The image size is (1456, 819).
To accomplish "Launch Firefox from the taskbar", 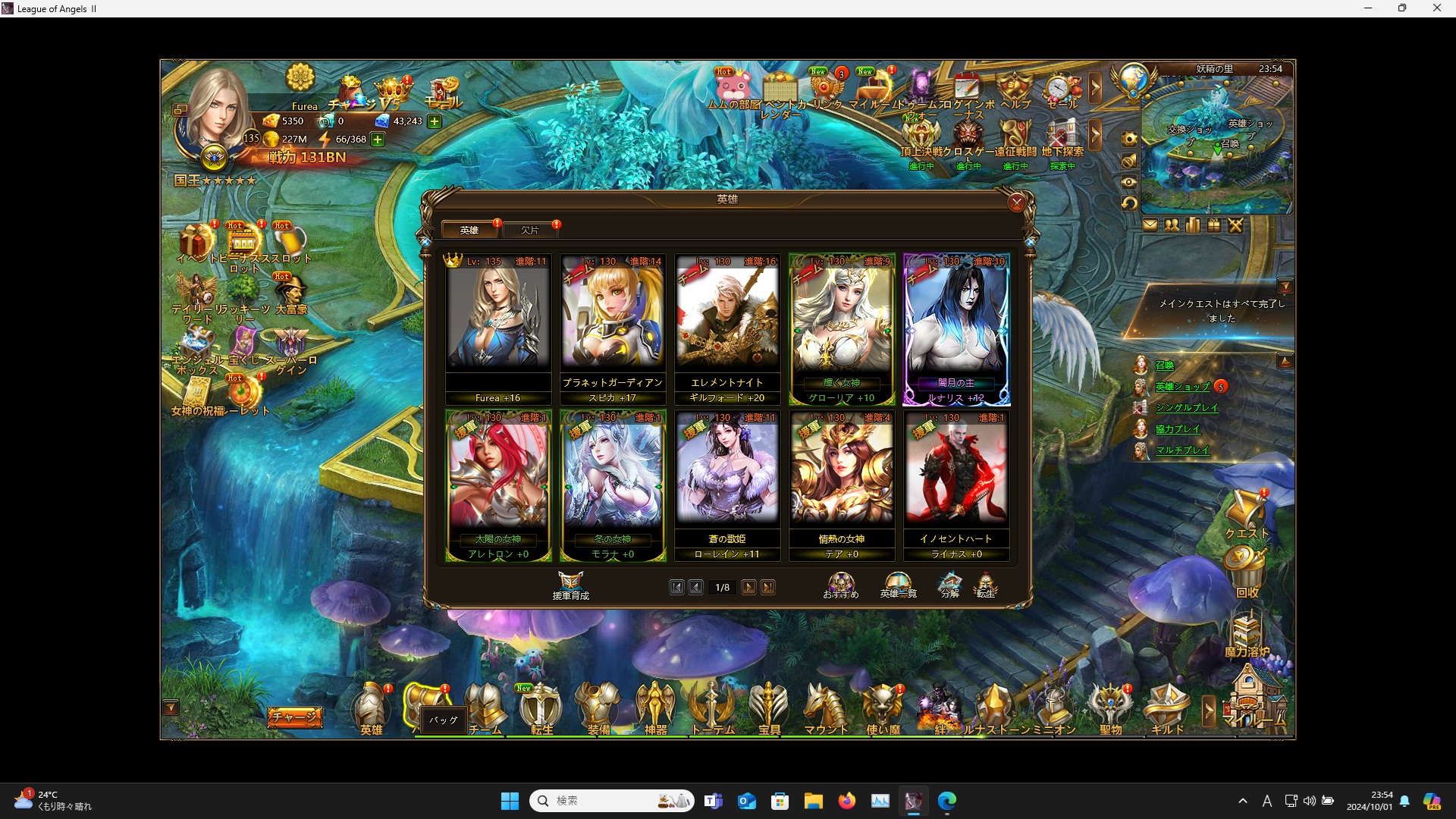I will coord(848,801).
